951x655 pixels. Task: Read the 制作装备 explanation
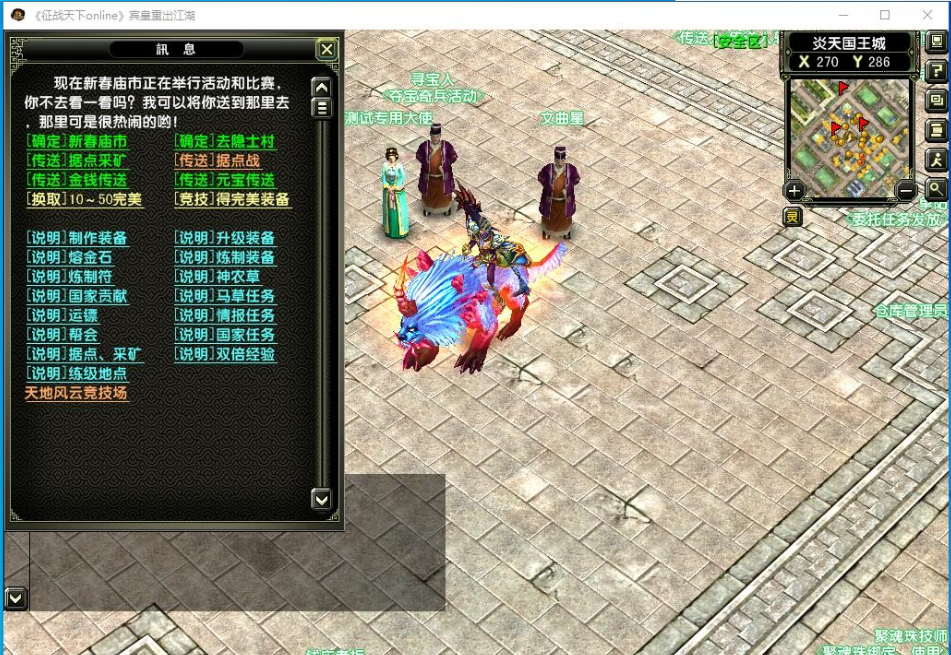[77, 238]
